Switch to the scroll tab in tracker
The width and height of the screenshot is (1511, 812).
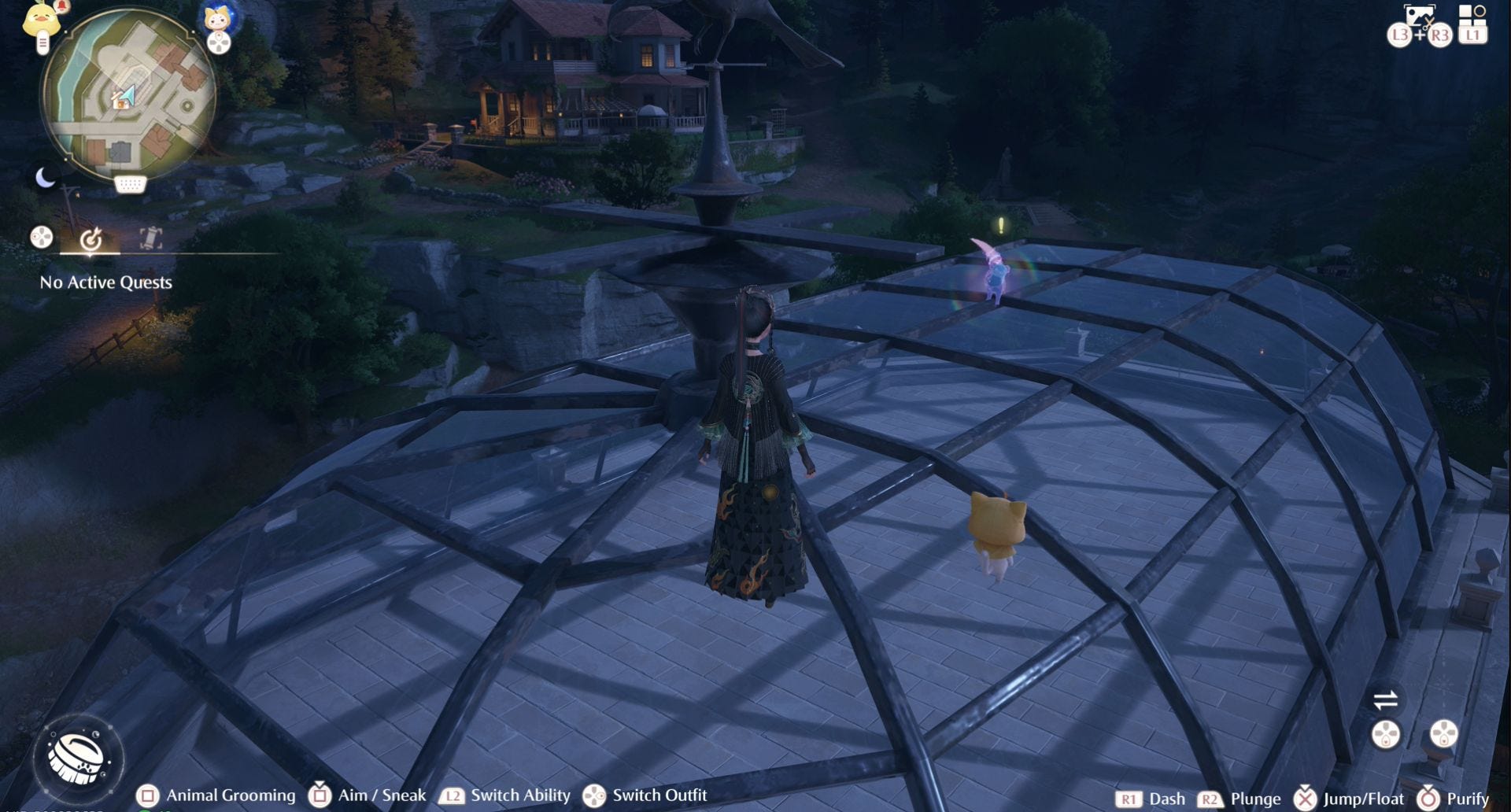[x=150, y=238]
